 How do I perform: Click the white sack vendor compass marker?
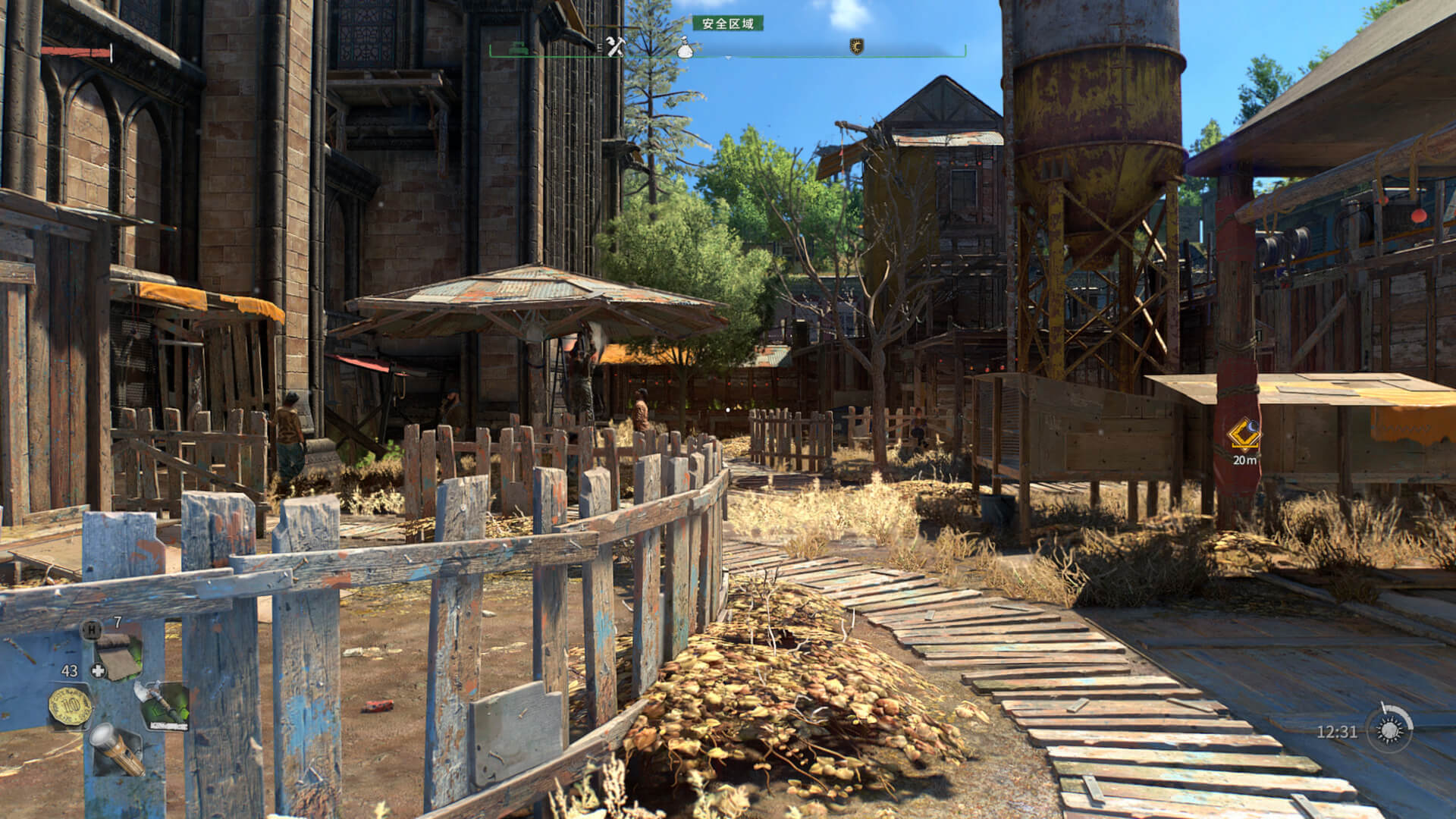coord(684,48)
